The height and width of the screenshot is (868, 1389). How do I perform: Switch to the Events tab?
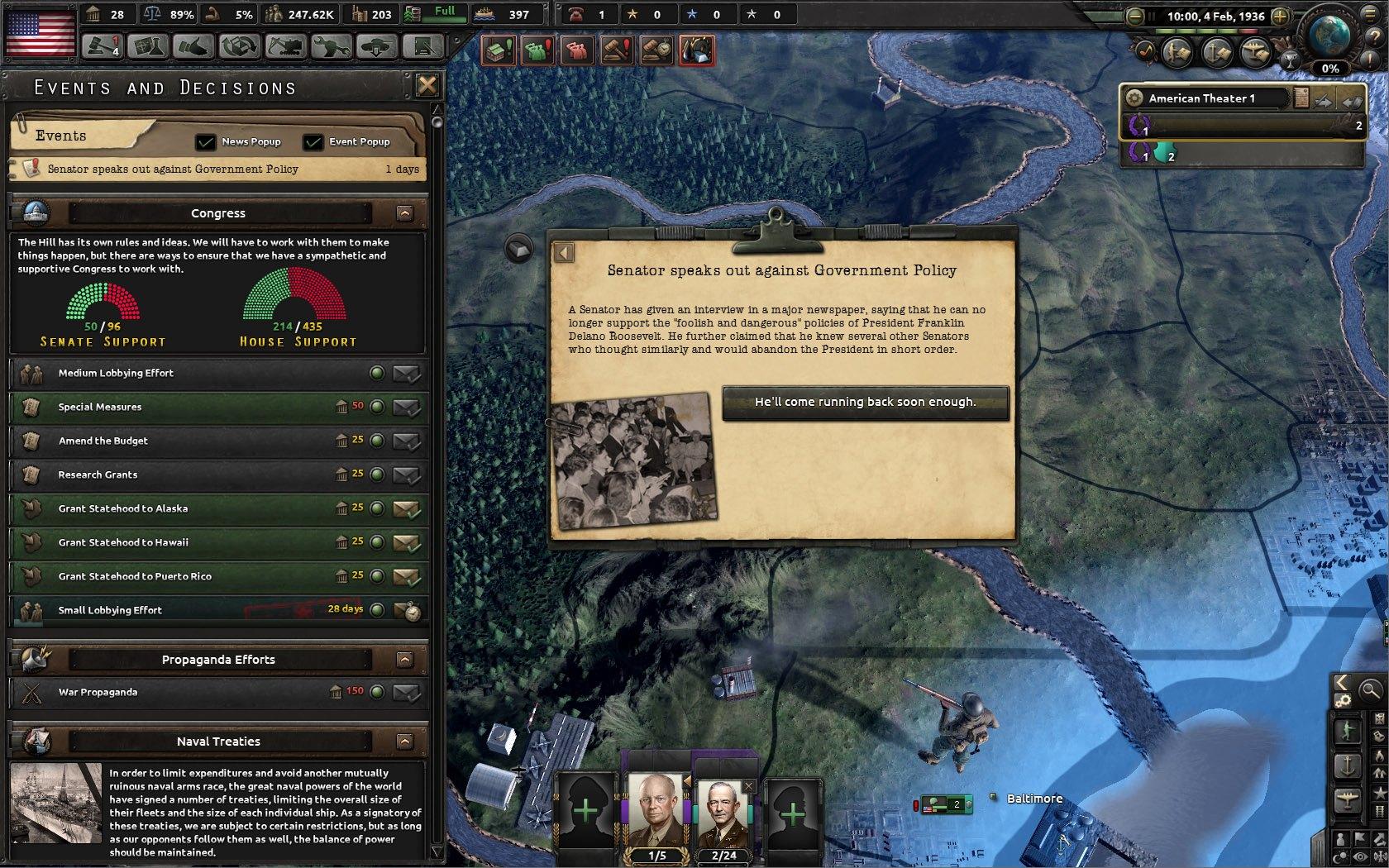tap(62, 135)
